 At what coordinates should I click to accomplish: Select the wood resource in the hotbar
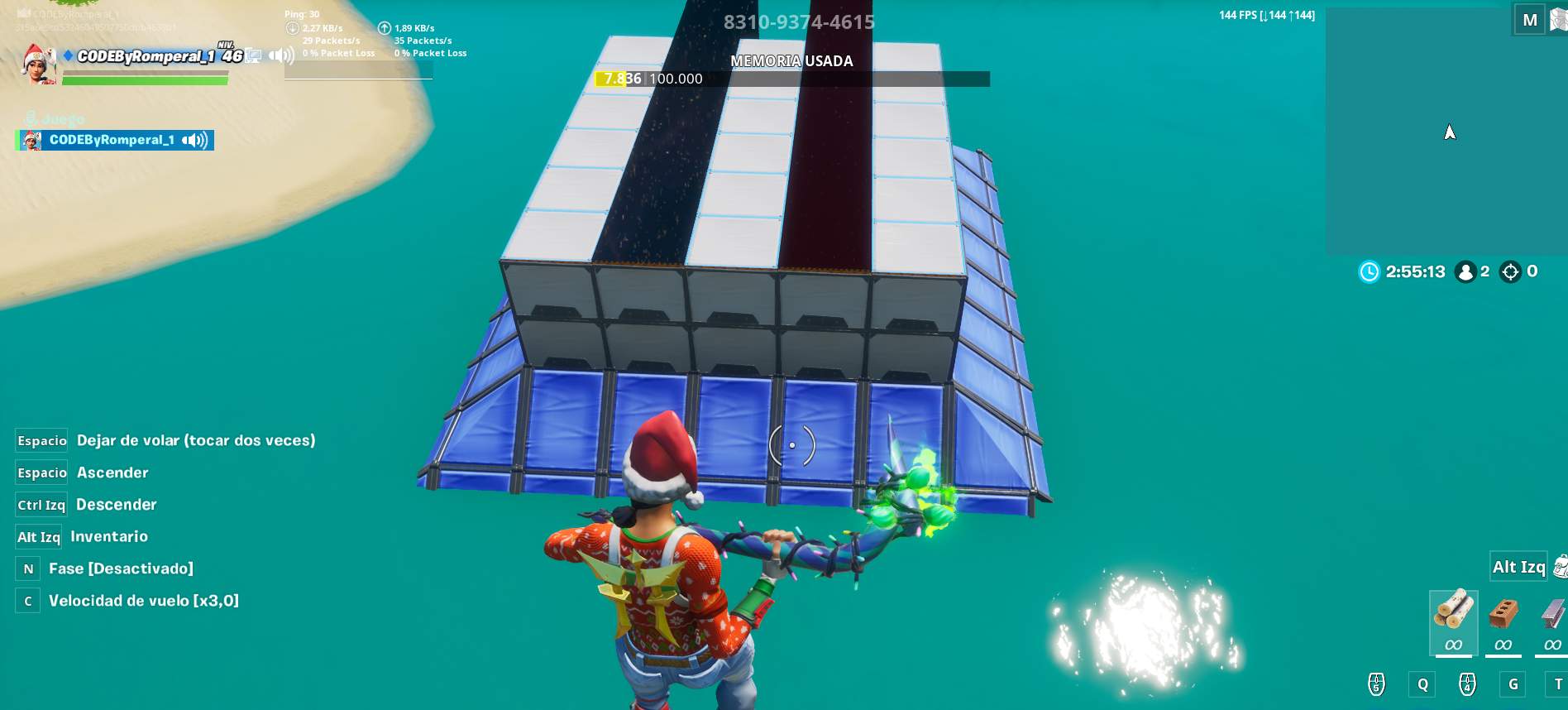[x=1453, y=620]
